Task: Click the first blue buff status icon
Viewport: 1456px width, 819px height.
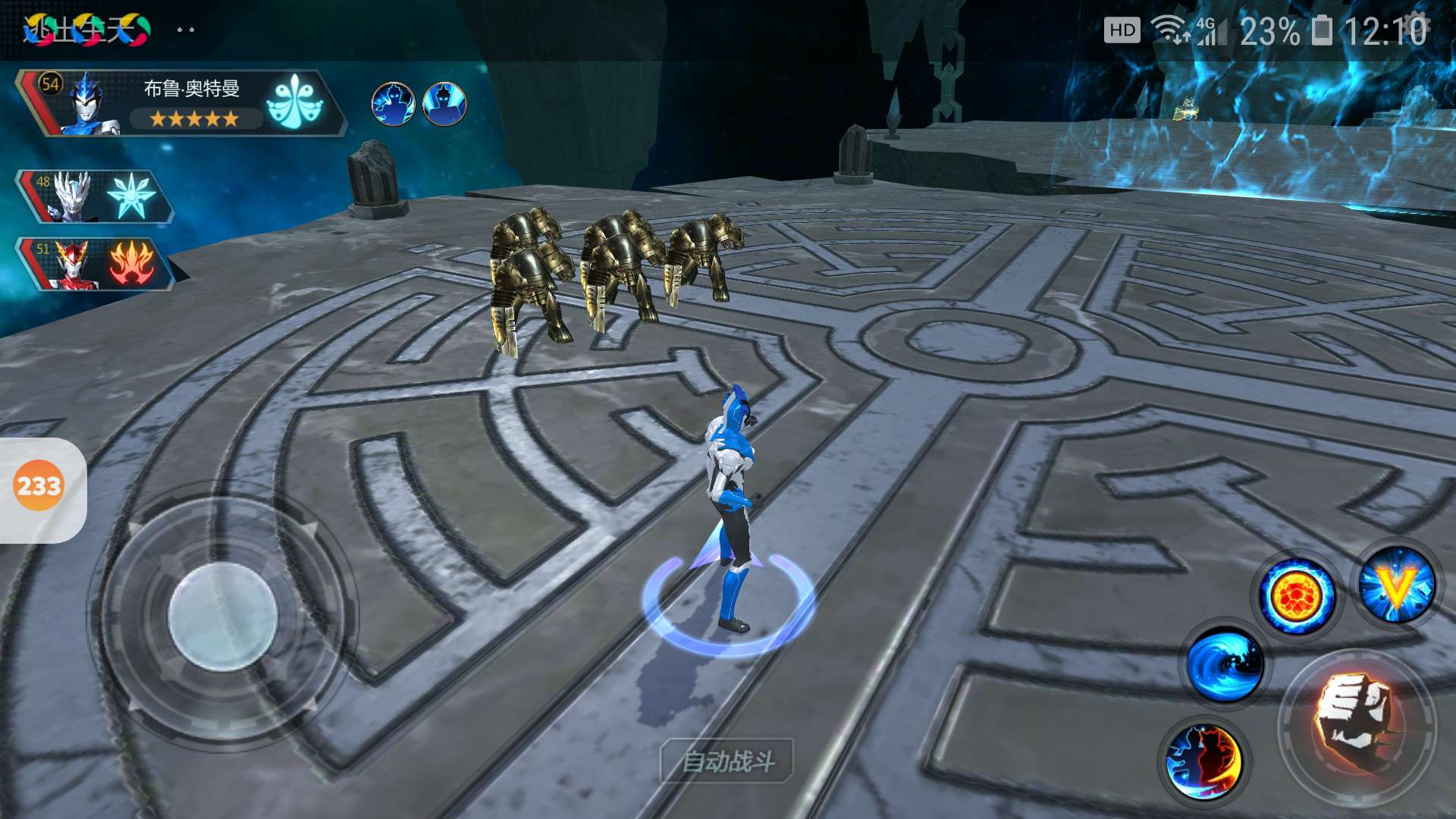Action: tap(393, 104)
